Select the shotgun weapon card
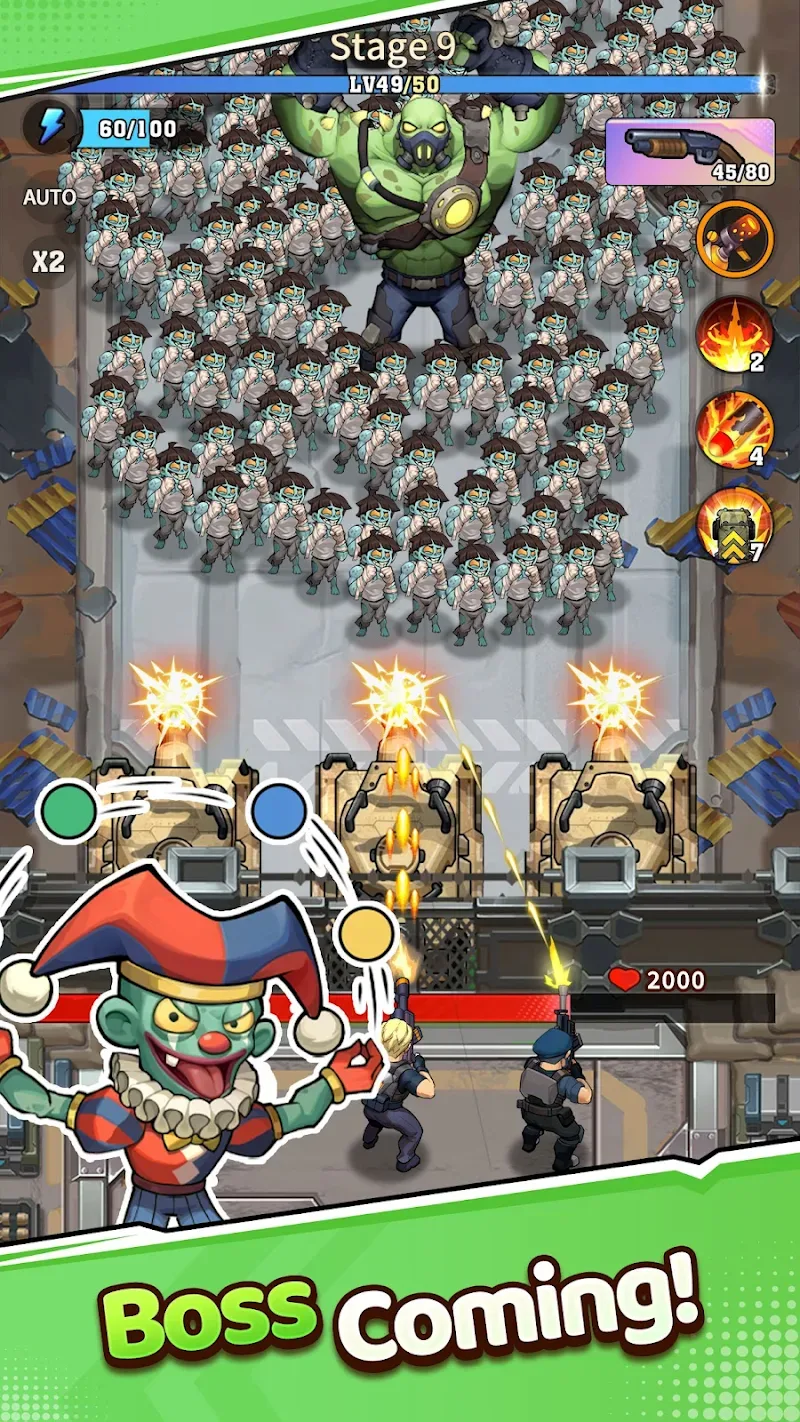Image resolution: width=800 pixels, height=1422 pixels. click(x=689, y=152)
